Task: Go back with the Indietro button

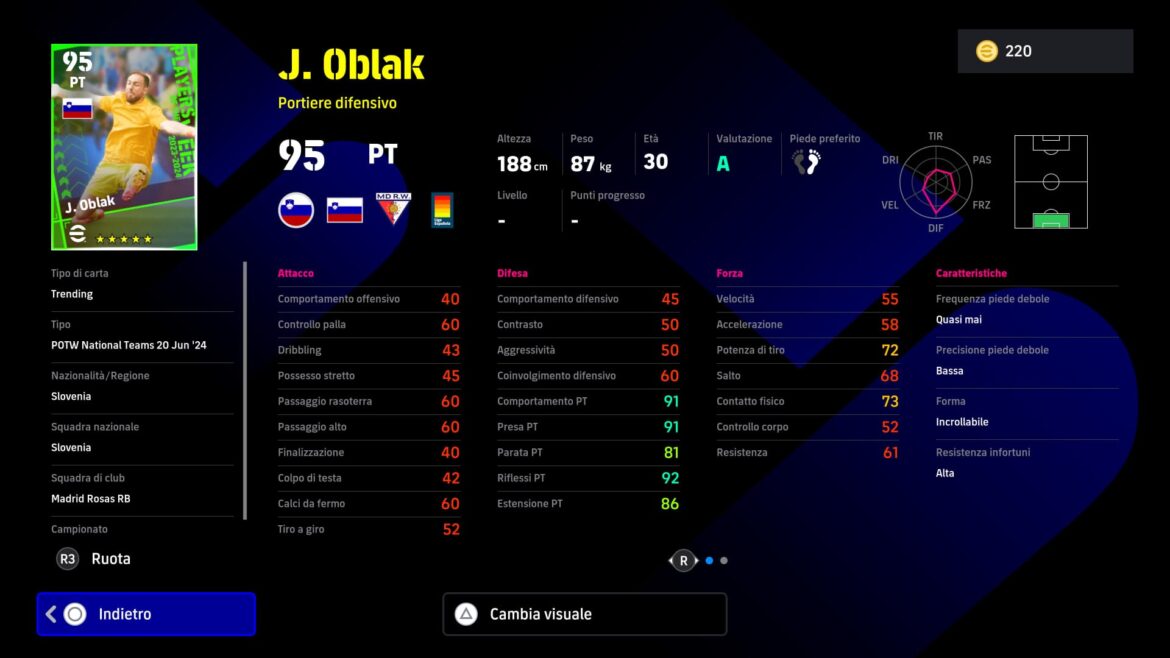Action: click(146, 614)
